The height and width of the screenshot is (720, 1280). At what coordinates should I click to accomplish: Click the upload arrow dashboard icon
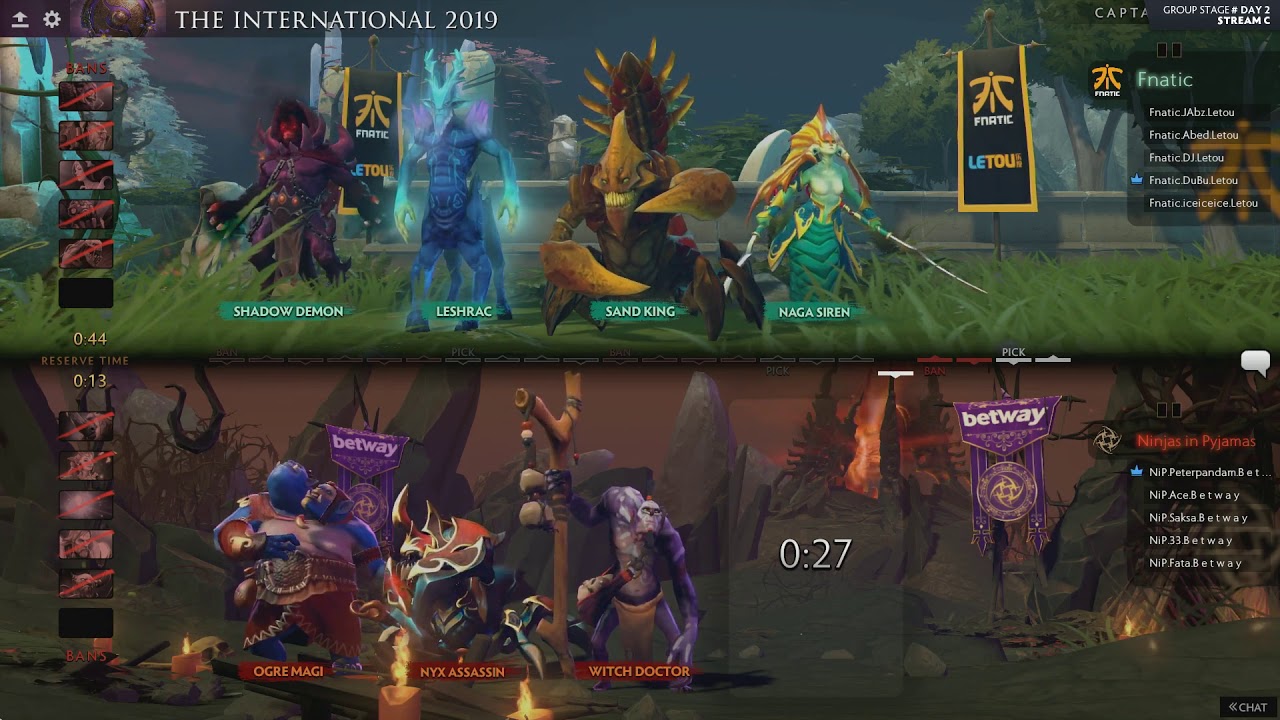(20, 19)
